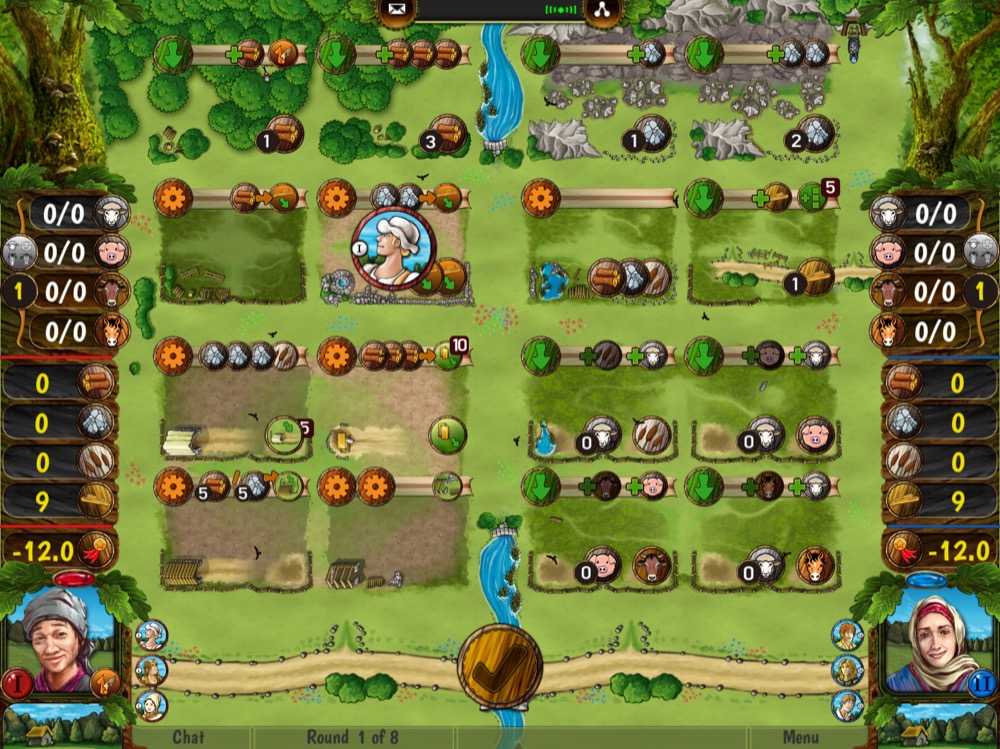Choose the stone pile holding 2 stone
The width and height of the screenshot is (1000, 749).
(815, 135)
